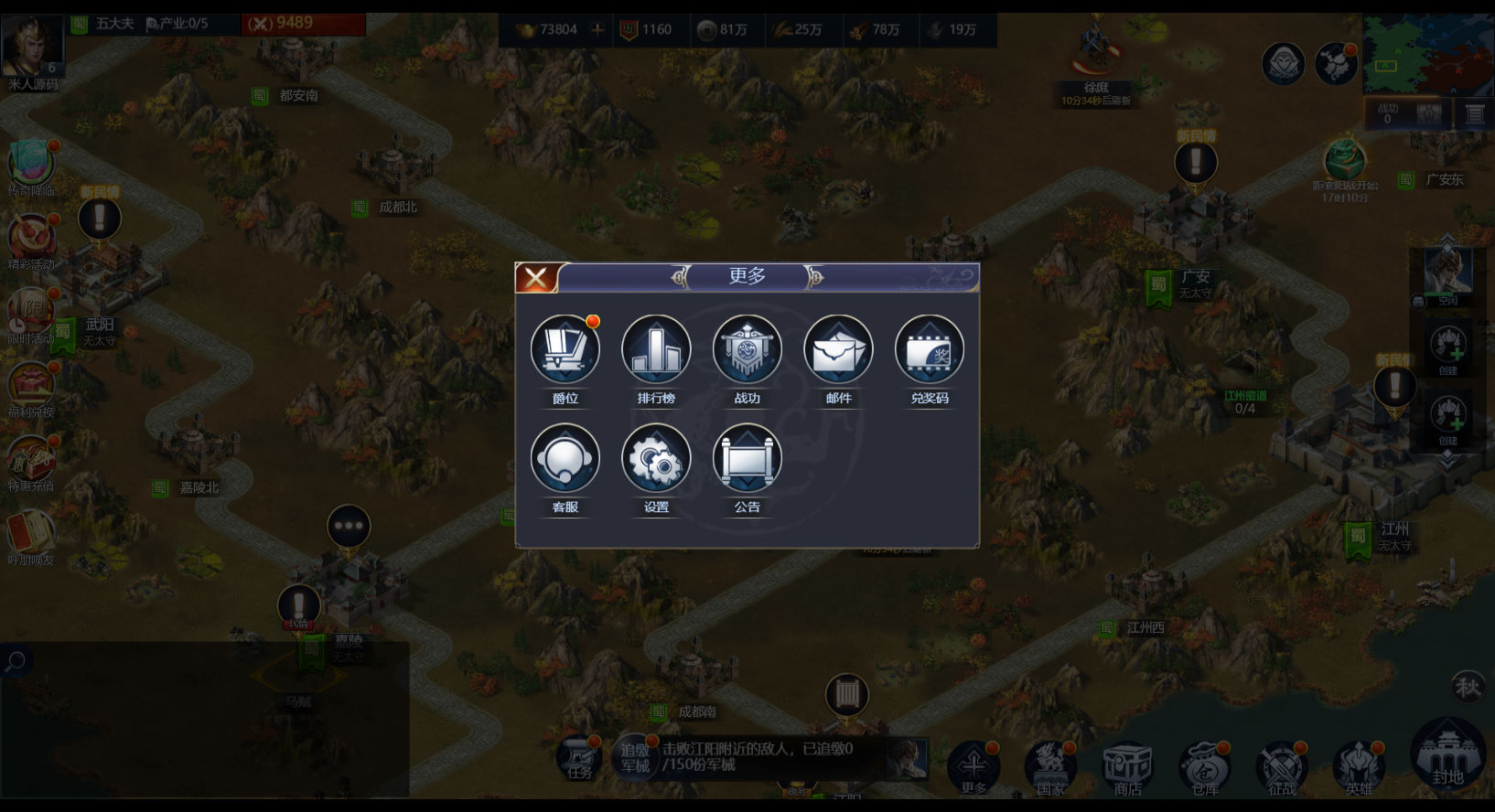Open the 精彩活动 events icon
This screenshot has width=1495, height=812.
[31, 240]
